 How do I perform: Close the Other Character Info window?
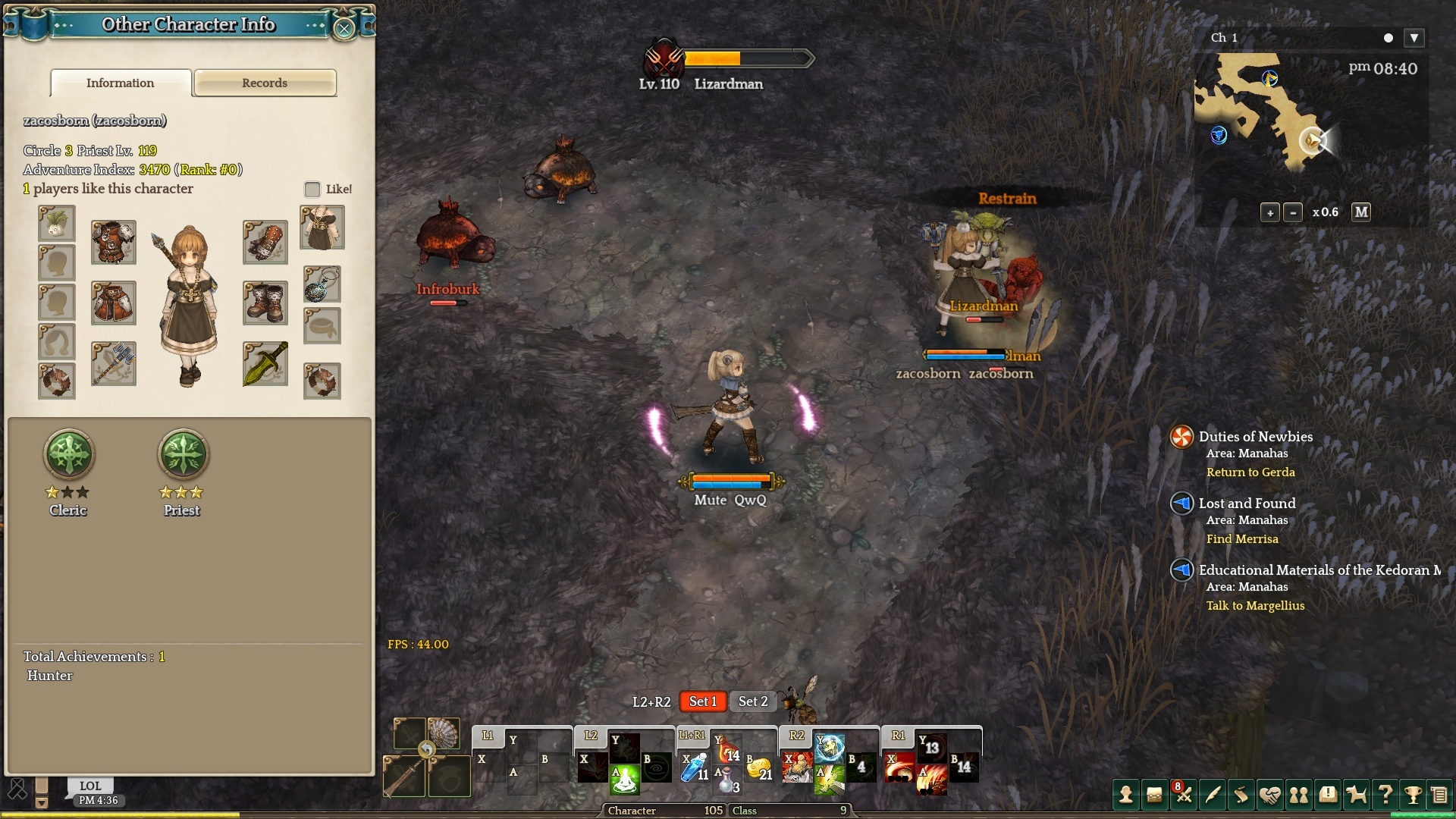(344, 29)
